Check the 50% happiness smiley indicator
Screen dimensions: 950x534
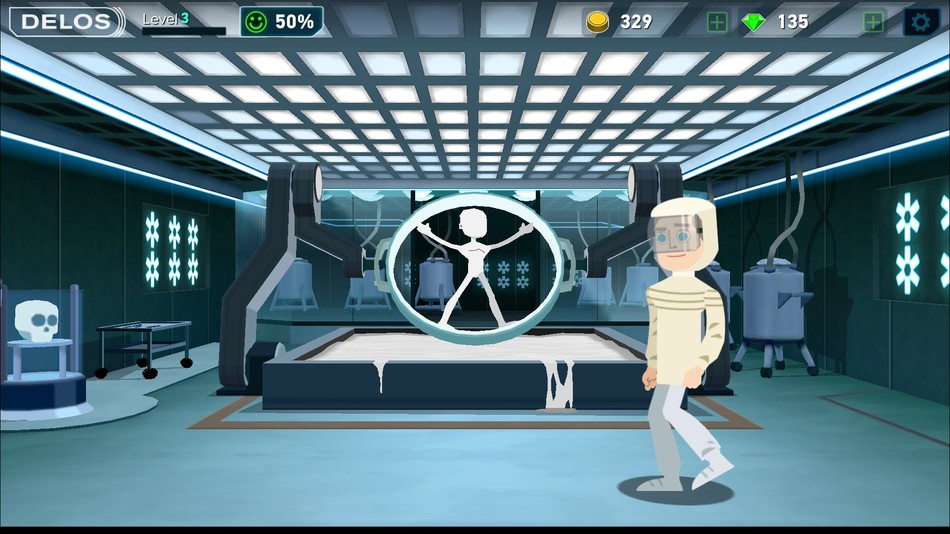click(x=281, y=21)
